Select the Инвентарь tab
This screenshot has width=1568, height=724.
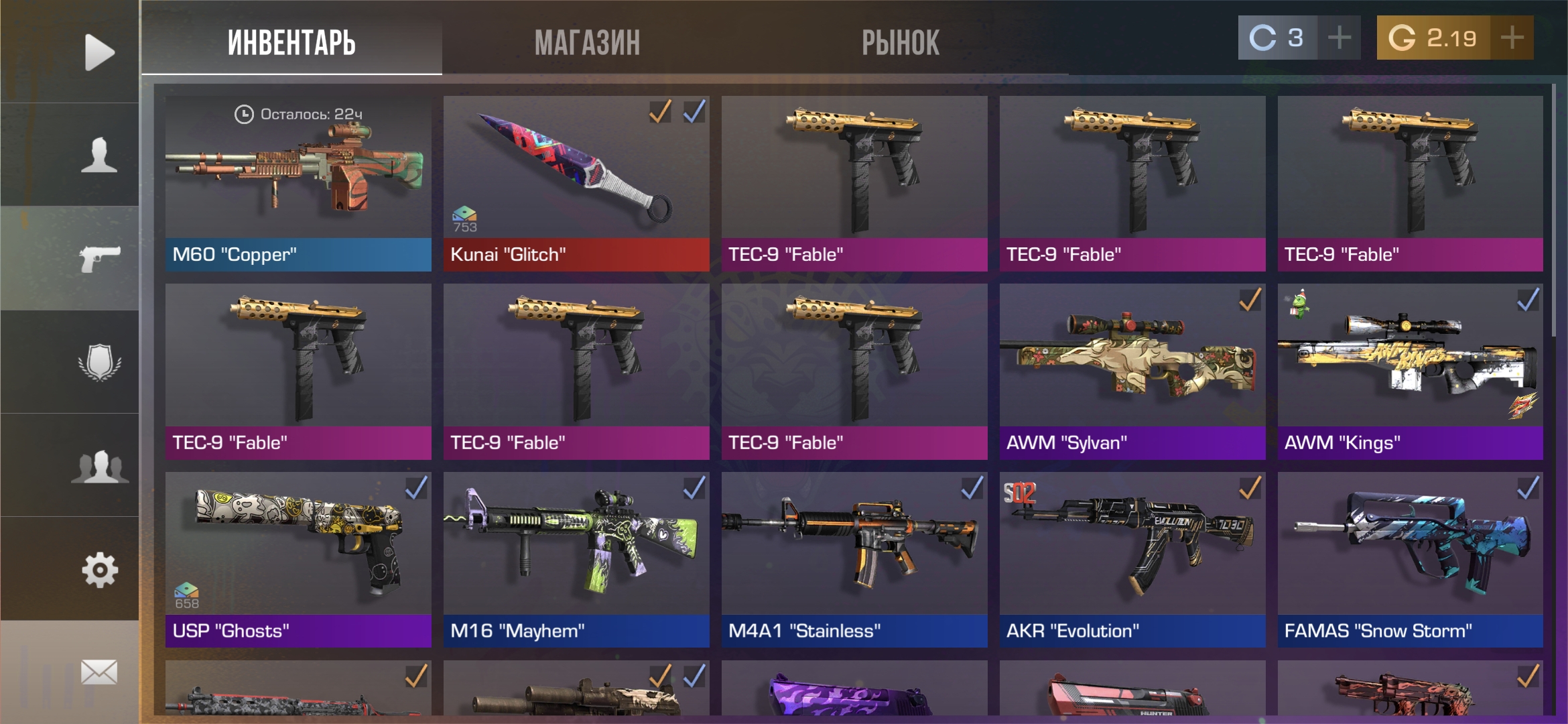coord(291,43)
